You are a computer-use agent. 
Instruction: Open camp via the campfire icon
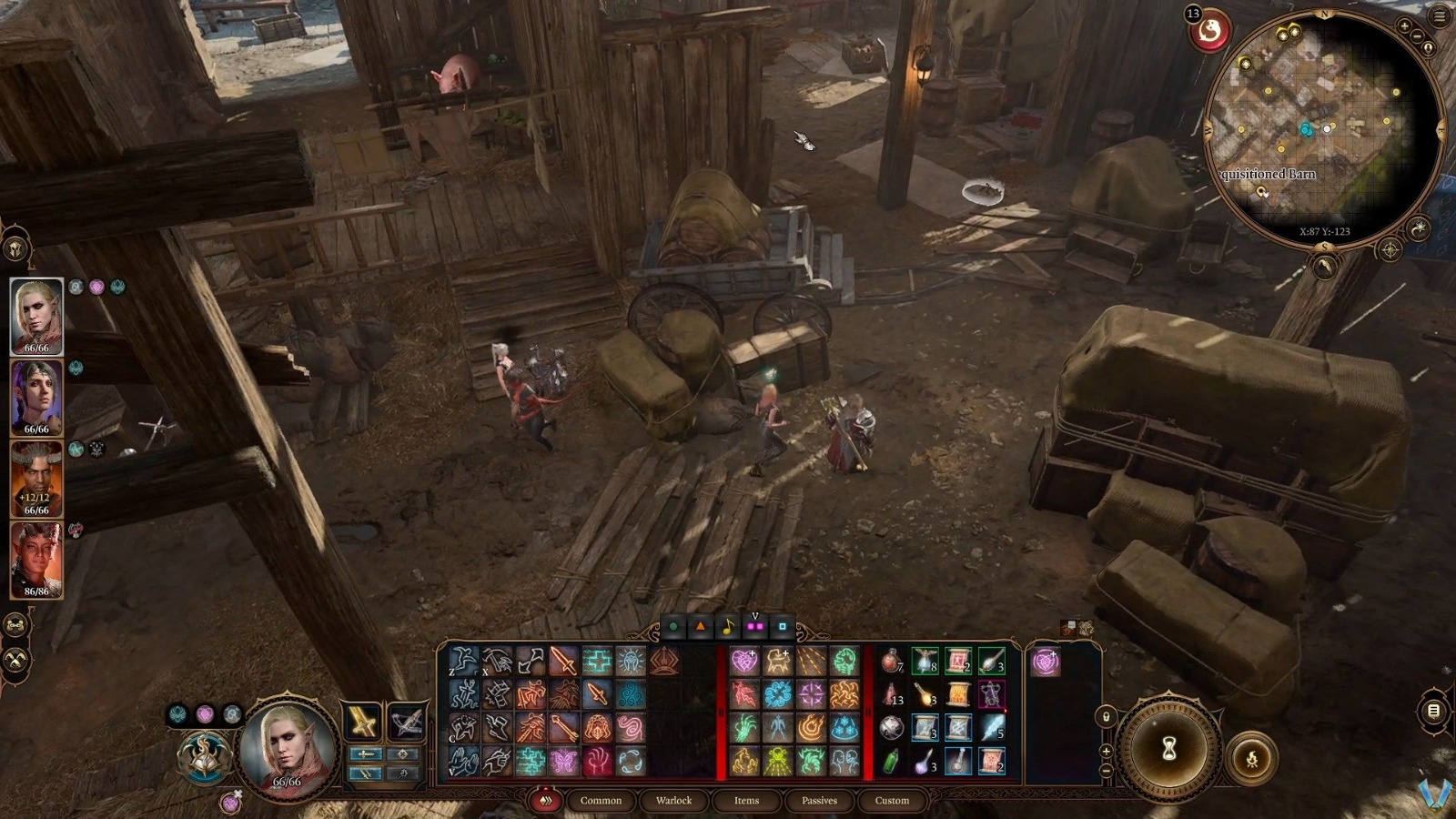(x=1252, y=759)
